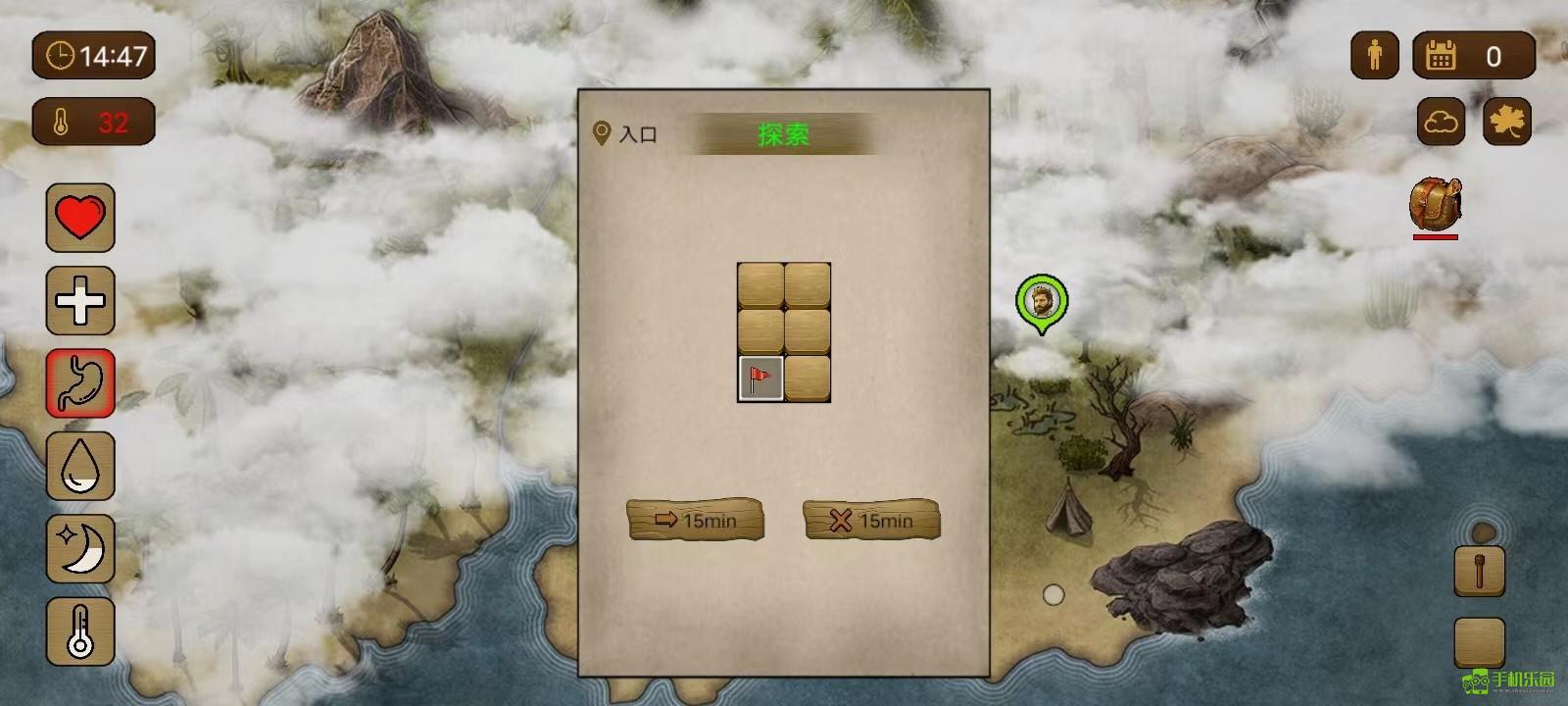Click the red durability bar under the backpack
The width and height of the screenshot is (1568, 706).
point(1437,238)
